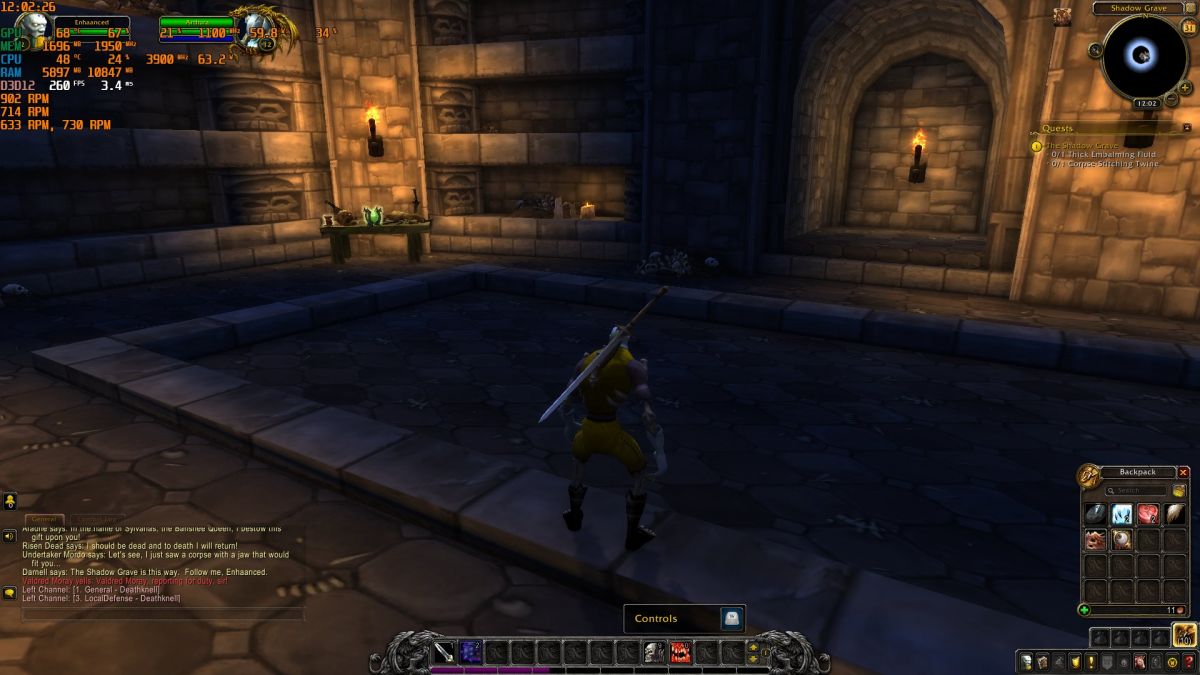This screenshot has width=1200, height=675.
Task: Close the Backpack window
Action: coord(1184,472)
